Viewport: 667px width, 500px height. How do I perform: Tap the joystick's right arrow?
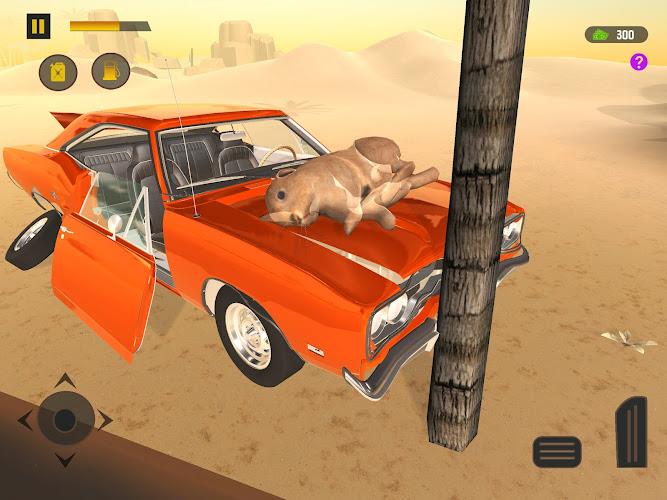(x=106, y=420)
